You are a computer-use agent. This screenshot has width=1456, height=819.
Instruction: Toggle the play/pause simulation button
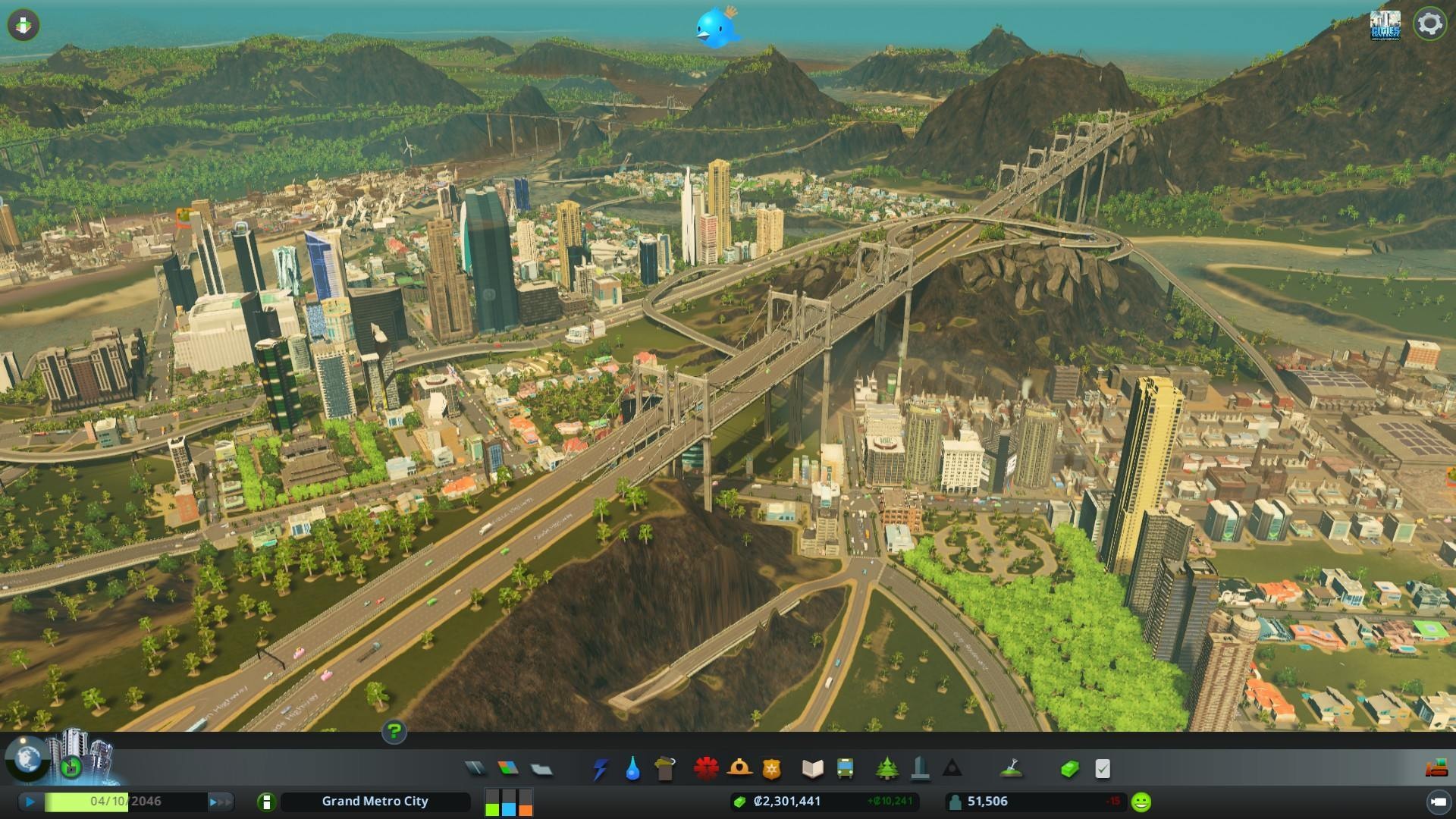[30, 802]
